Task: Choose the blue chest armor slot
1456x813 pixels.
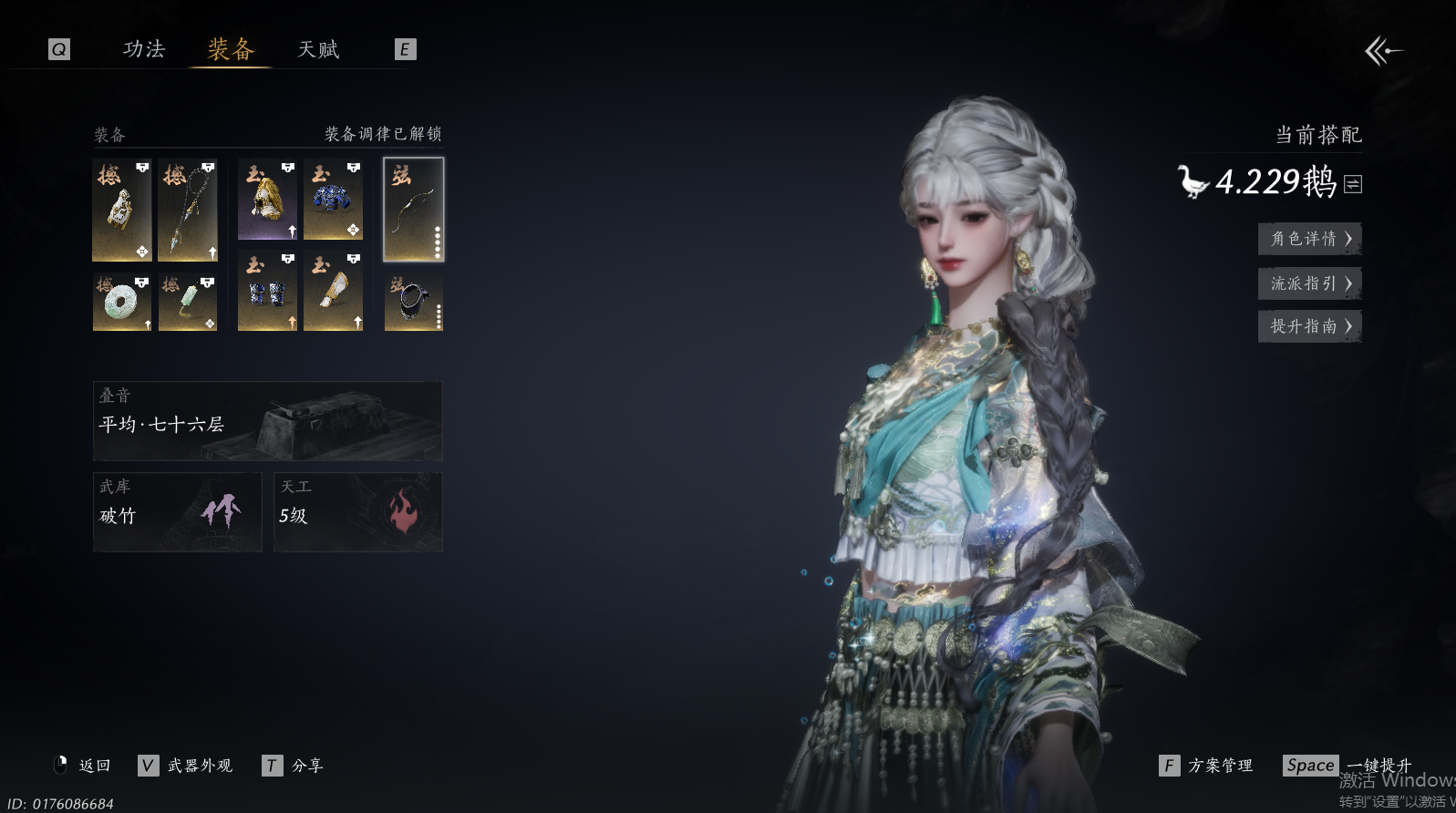Action: (333, 200)
